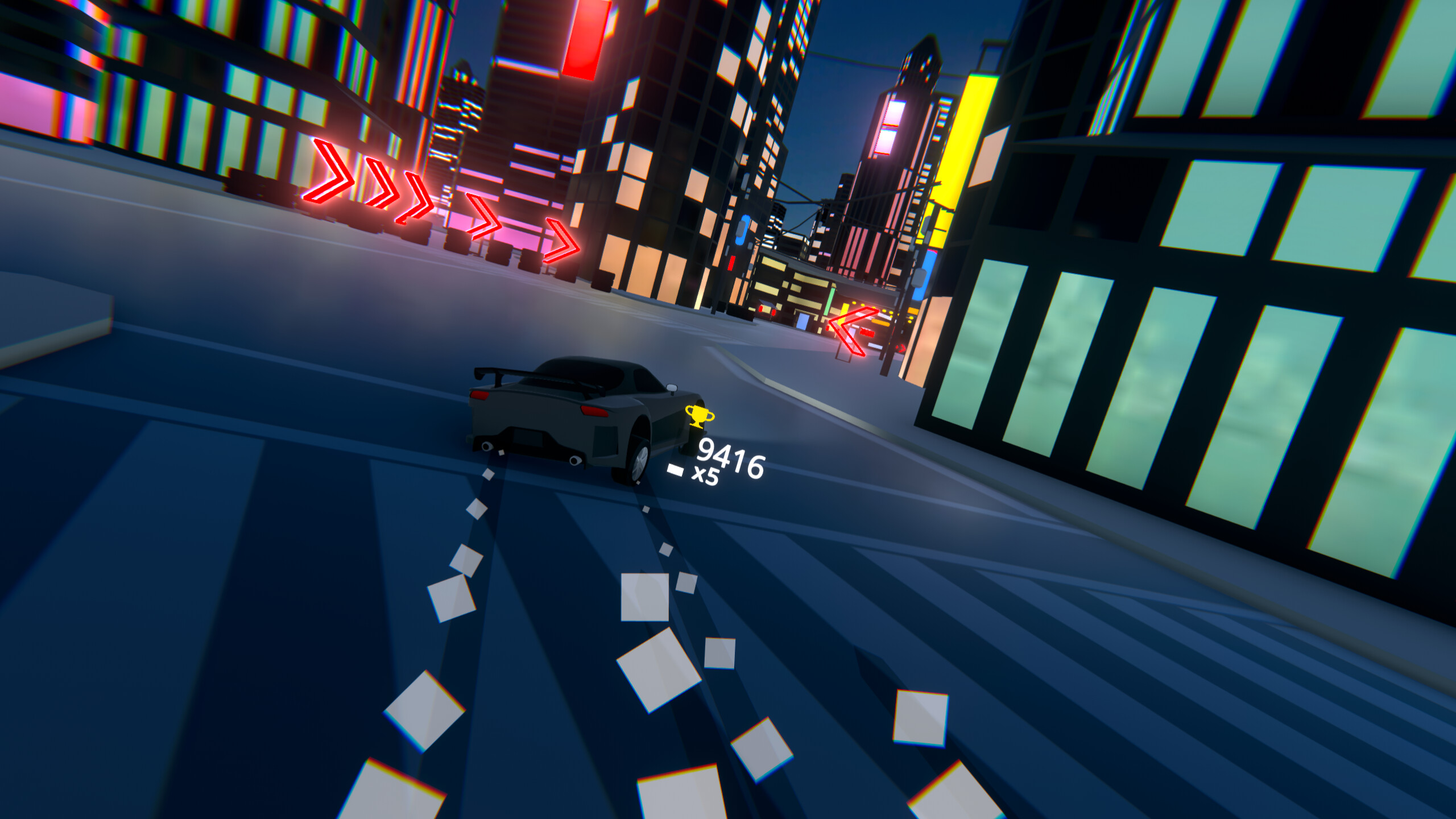
Task: Click the yellow trophy score icon
Action: pyautogui.click(x=698, y=417)
